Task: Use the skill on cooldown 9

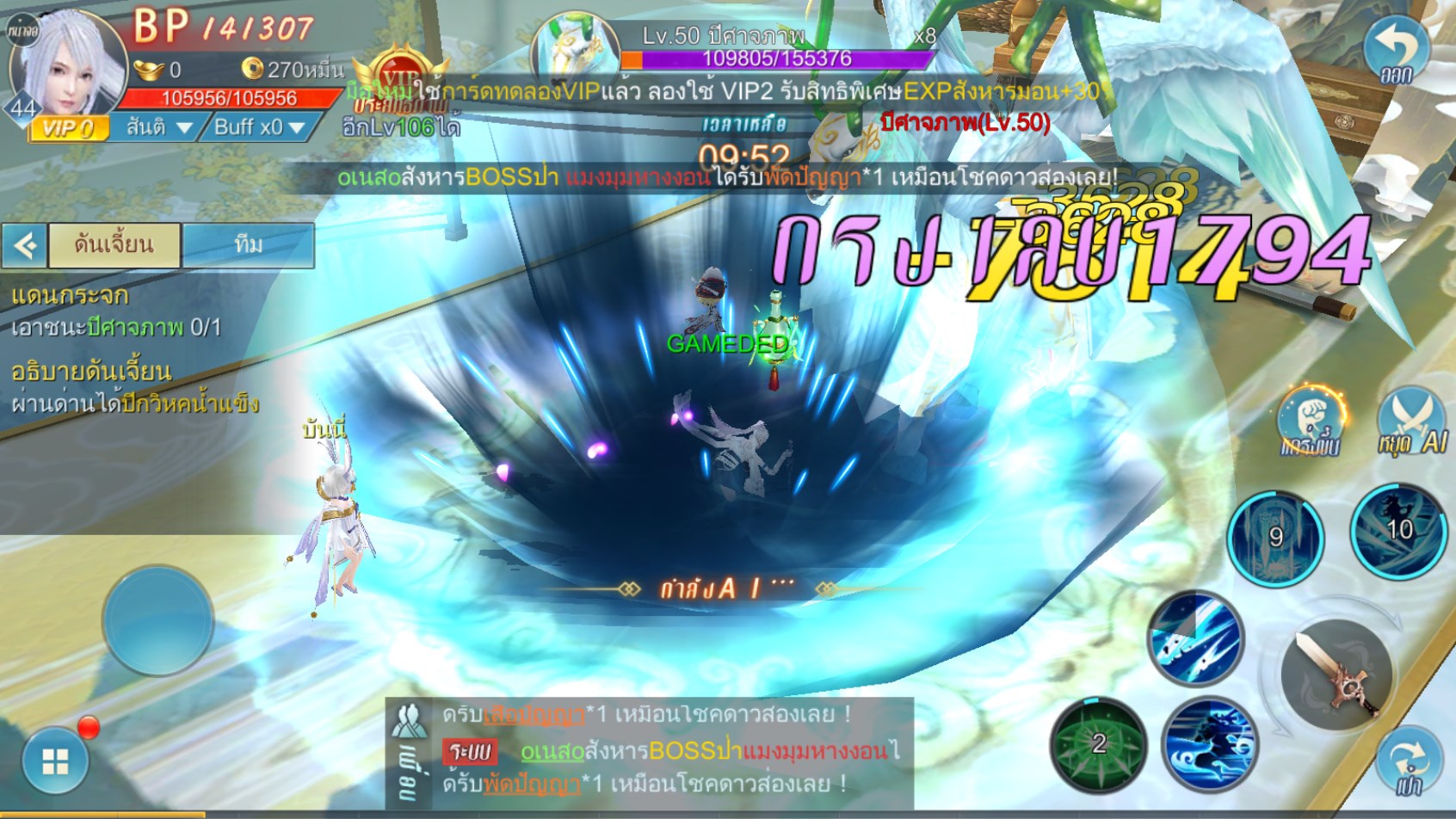Action: click(x=1275, y=538)
